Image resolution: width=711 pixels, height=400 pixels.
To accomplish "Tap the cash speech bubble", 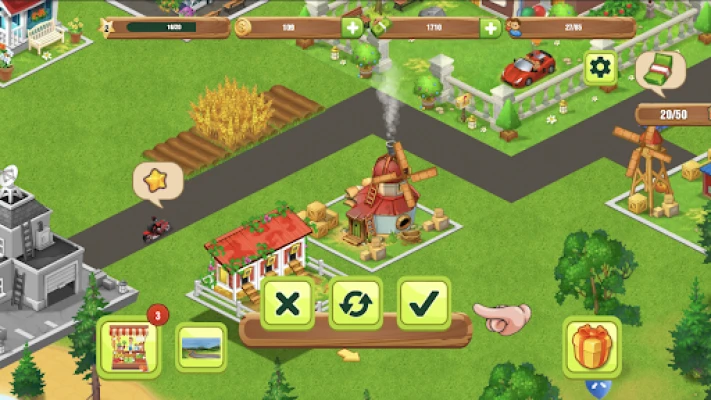I will click(x=659, y=71).
